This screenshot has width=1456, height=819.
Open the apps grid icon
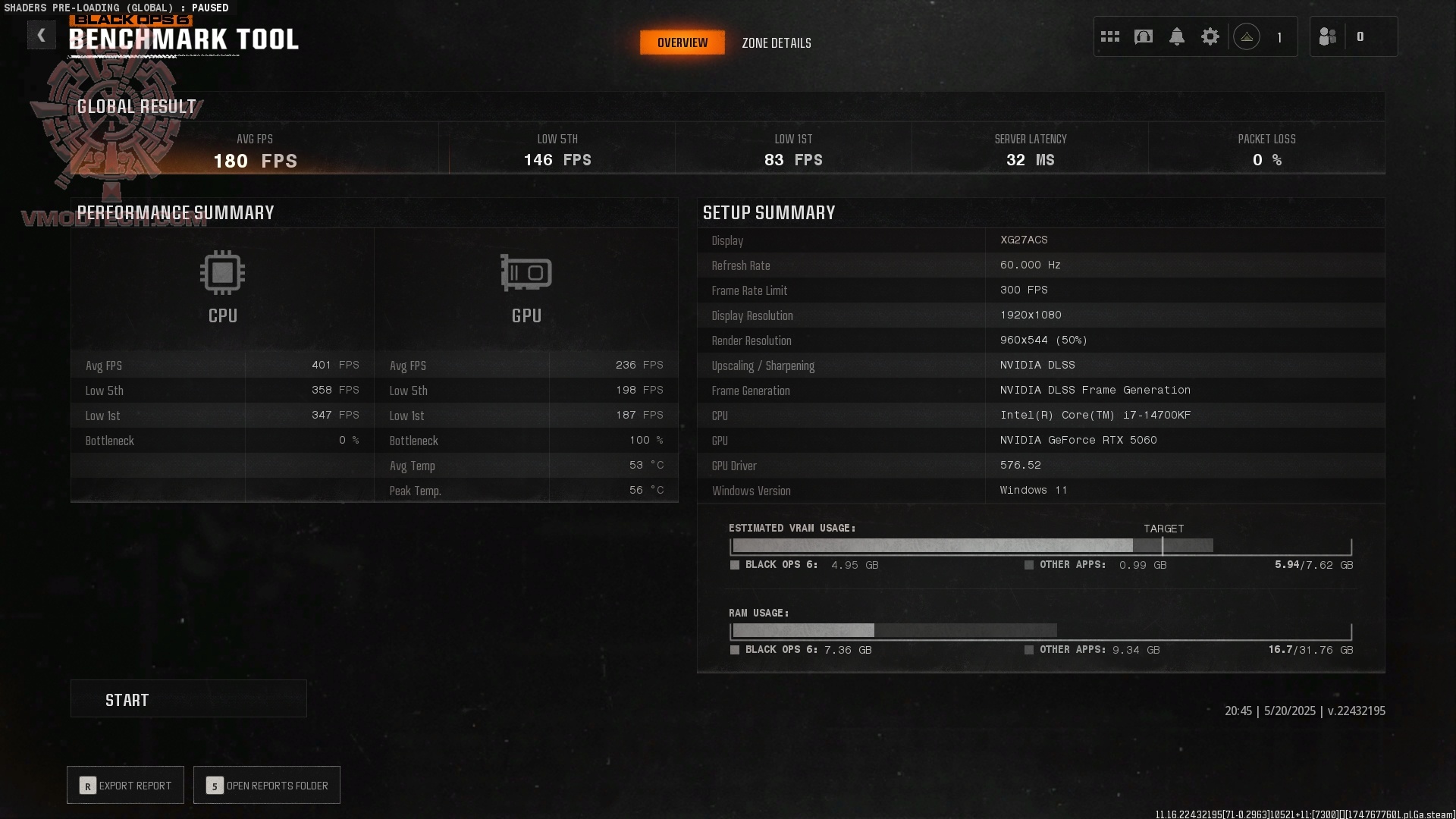click(x=1110, y=36)
